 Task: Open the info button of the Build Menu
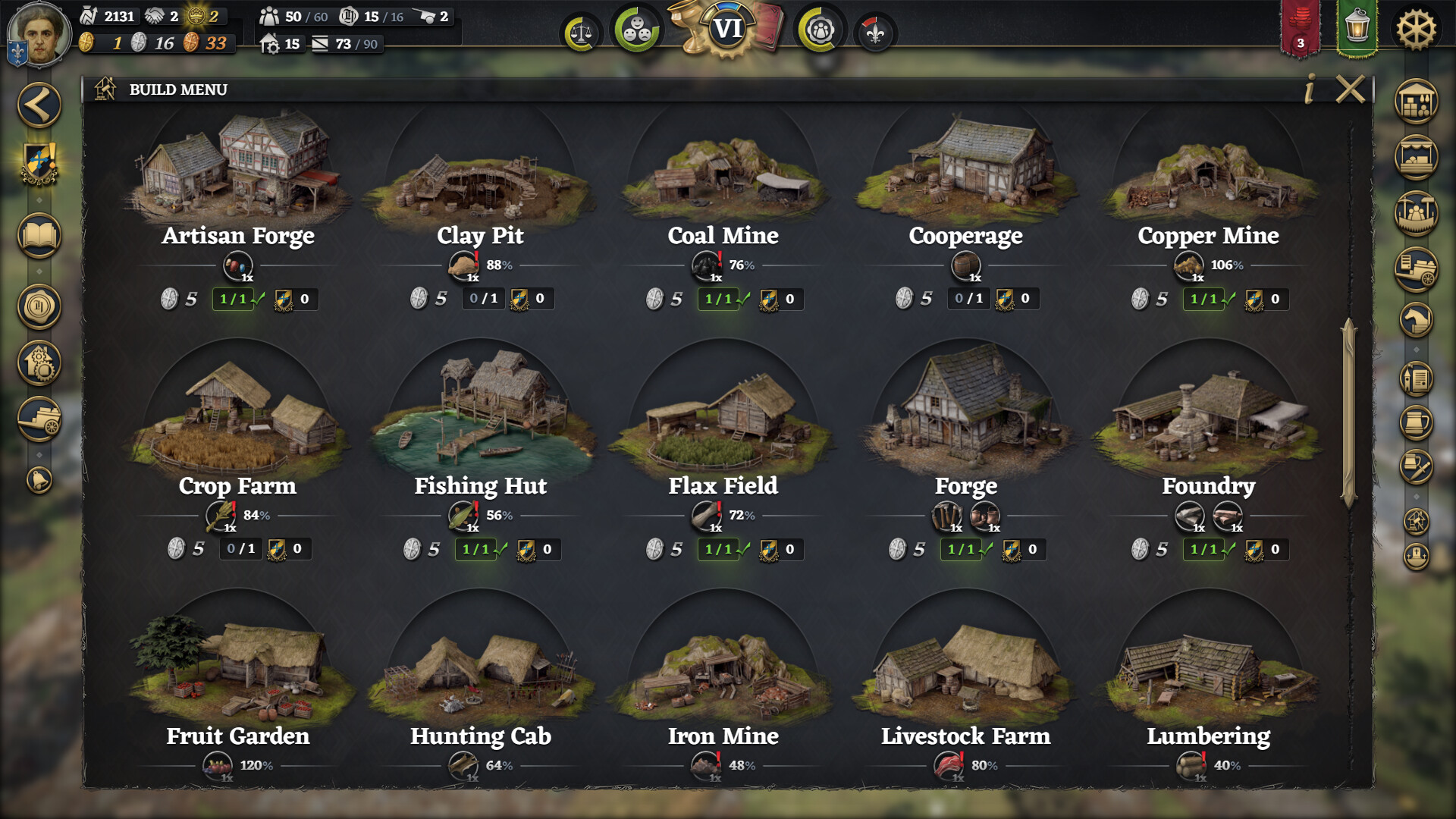tap(1309, 89)
